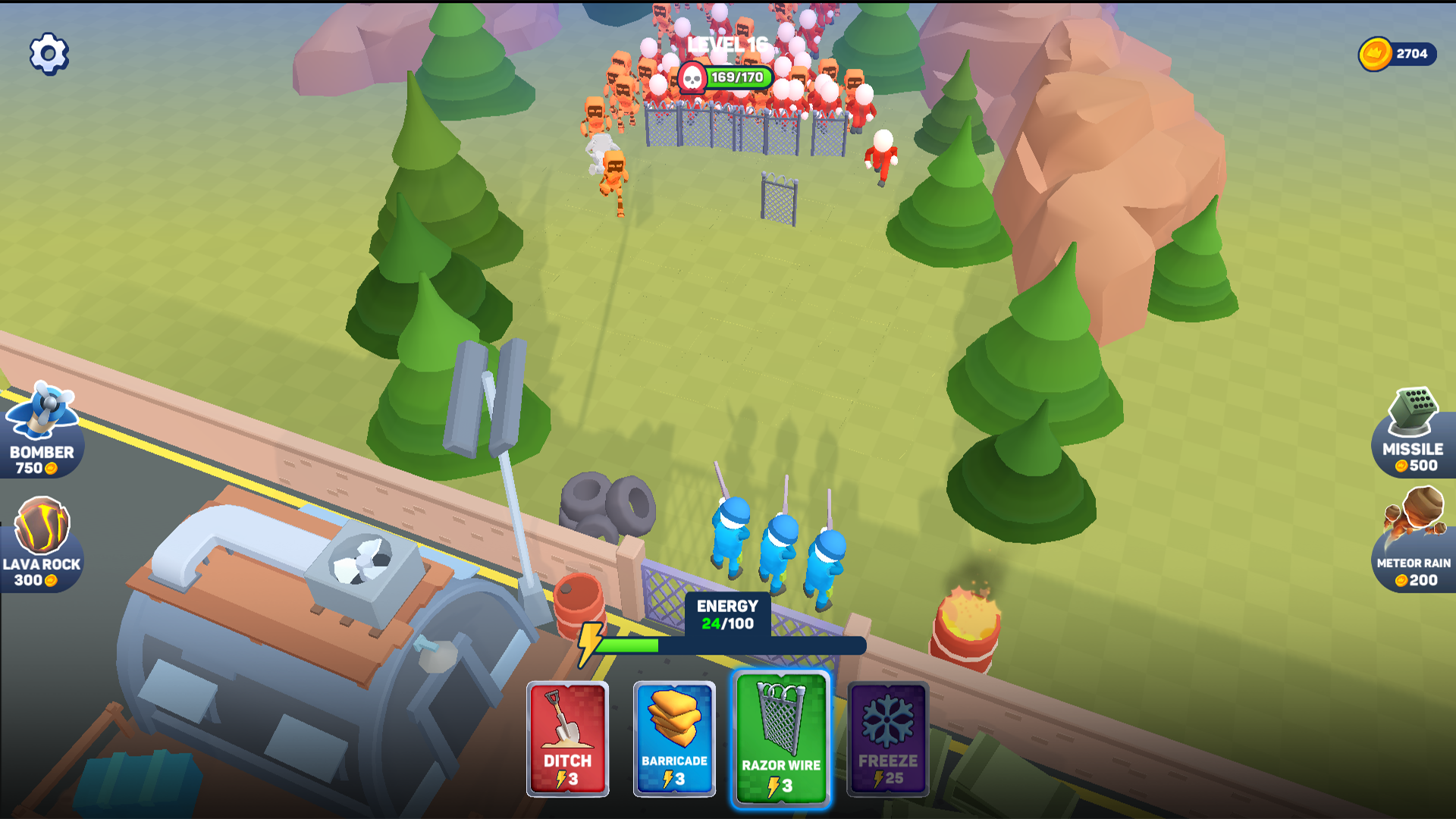This screenshot has height=819, width=1456.
Task: Tap the coin balance showing 2704
Action: (1399, 53)
